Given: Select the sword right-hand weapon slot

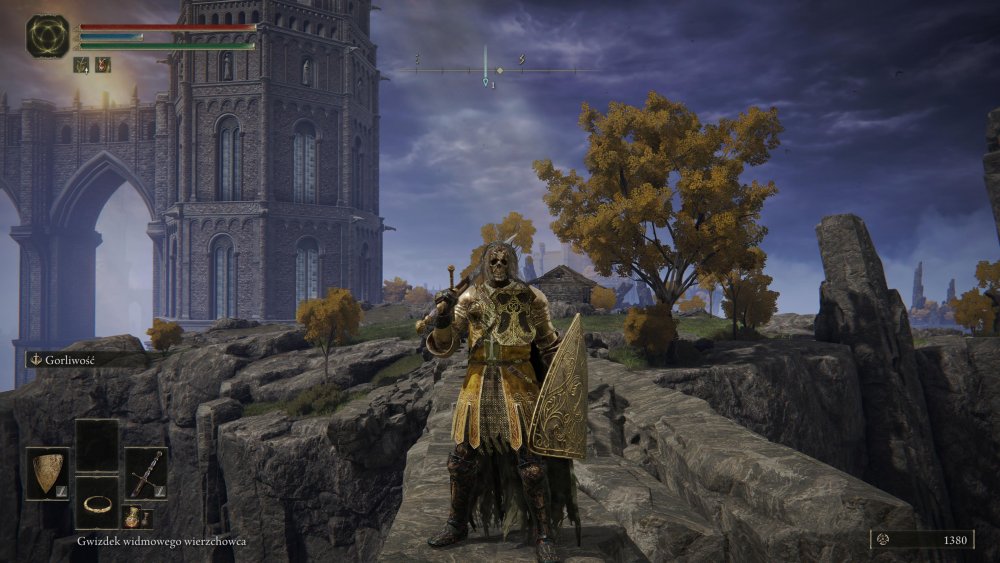Looking at the screenshot, I should point(146,473).
